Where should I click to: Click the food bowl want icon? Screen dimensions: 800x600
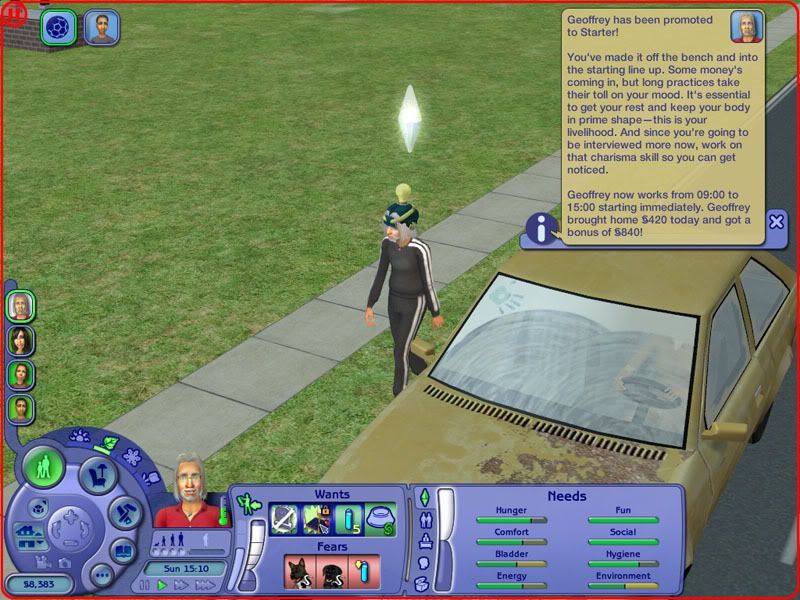click(x=379, y=519)
